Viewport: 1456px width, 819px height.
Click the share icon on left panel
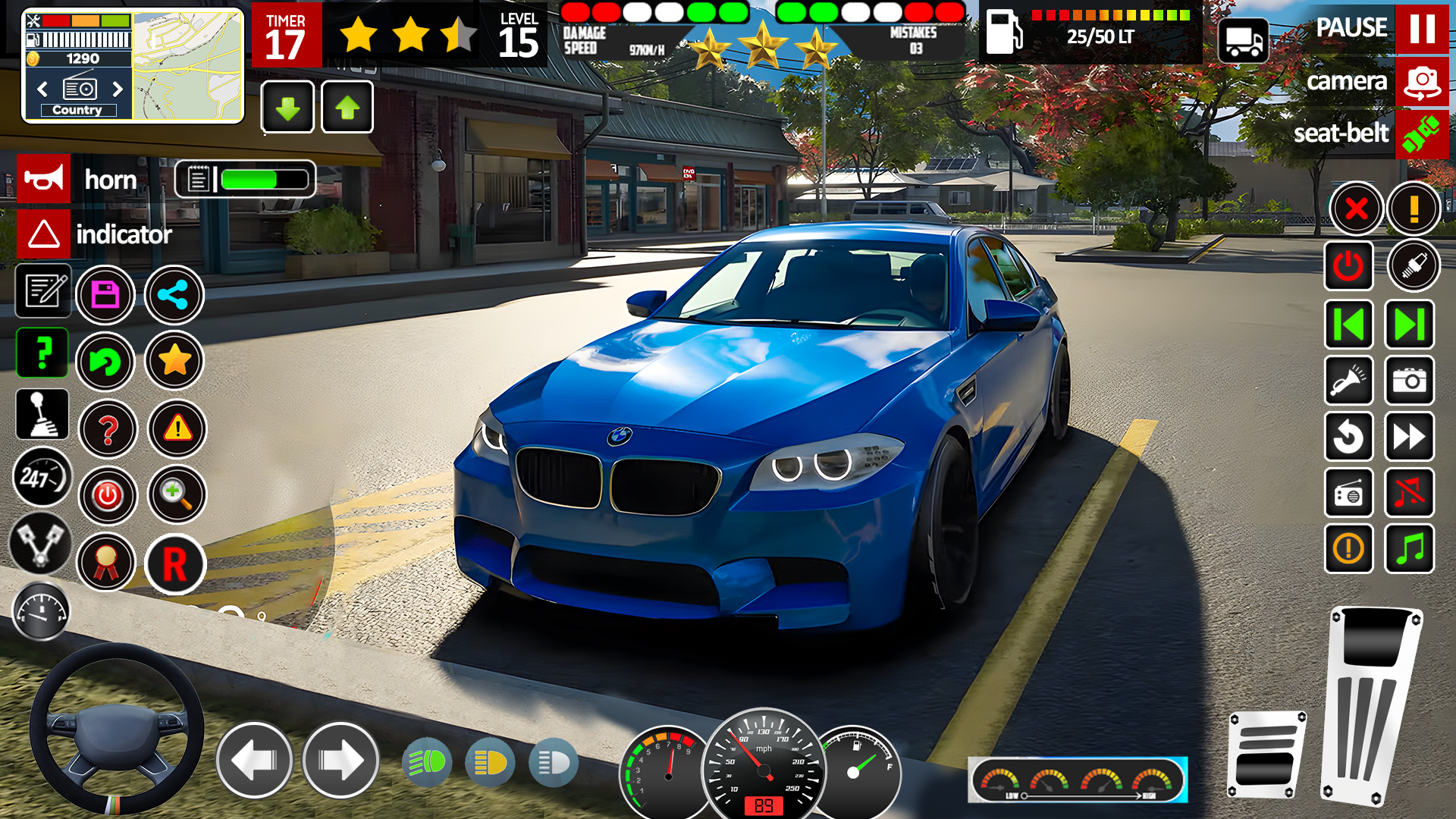pos(174,295)
